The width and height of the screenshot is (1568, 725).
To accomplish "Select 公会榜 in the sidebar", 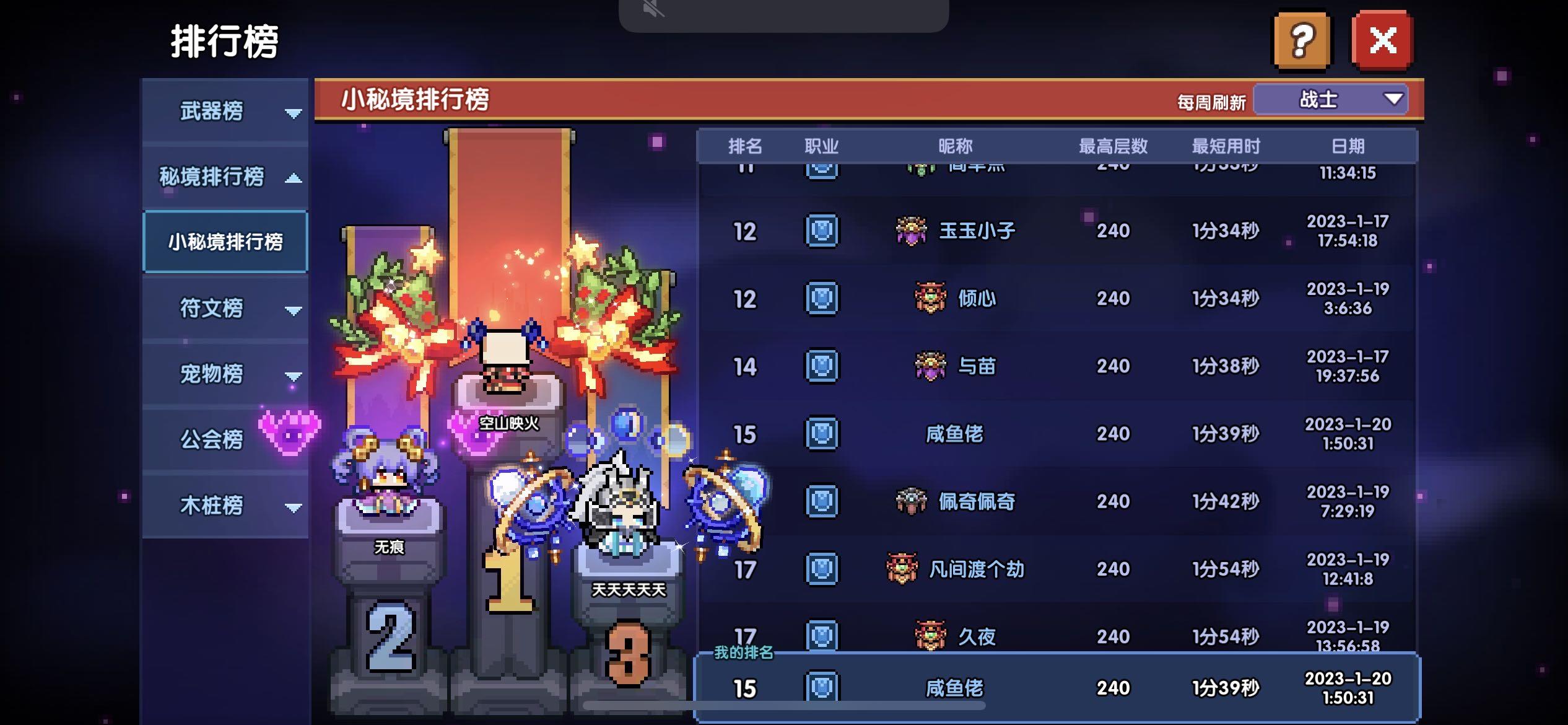I will (211, 438).
